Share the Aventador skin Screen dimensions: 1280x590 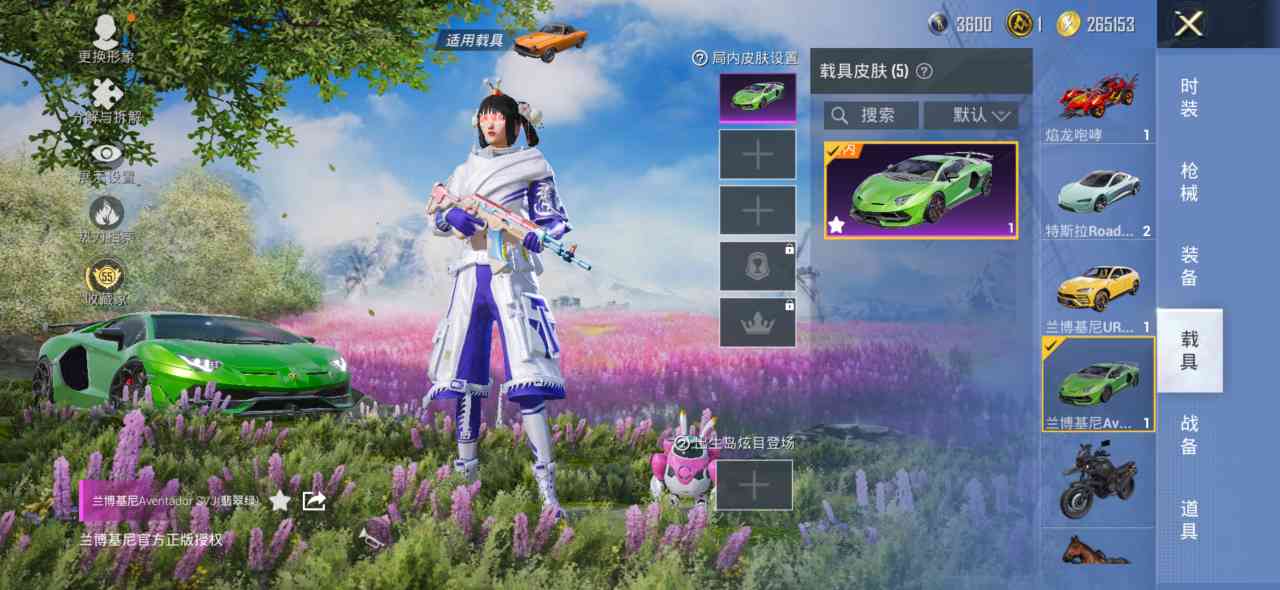[314, 500]
